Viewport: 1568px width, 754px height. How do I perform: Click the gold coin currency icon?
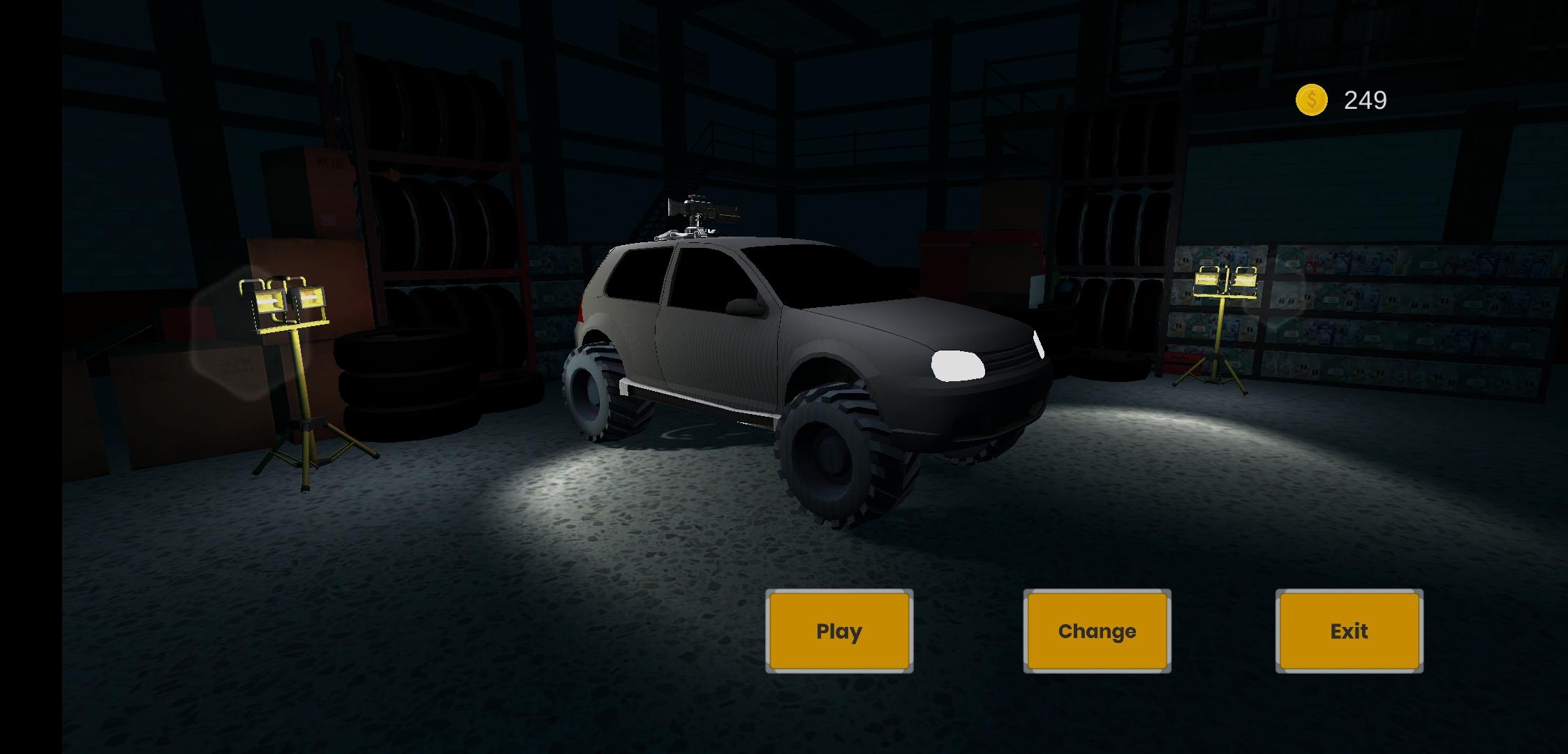pyautogui.click(x=1311, y=99)
